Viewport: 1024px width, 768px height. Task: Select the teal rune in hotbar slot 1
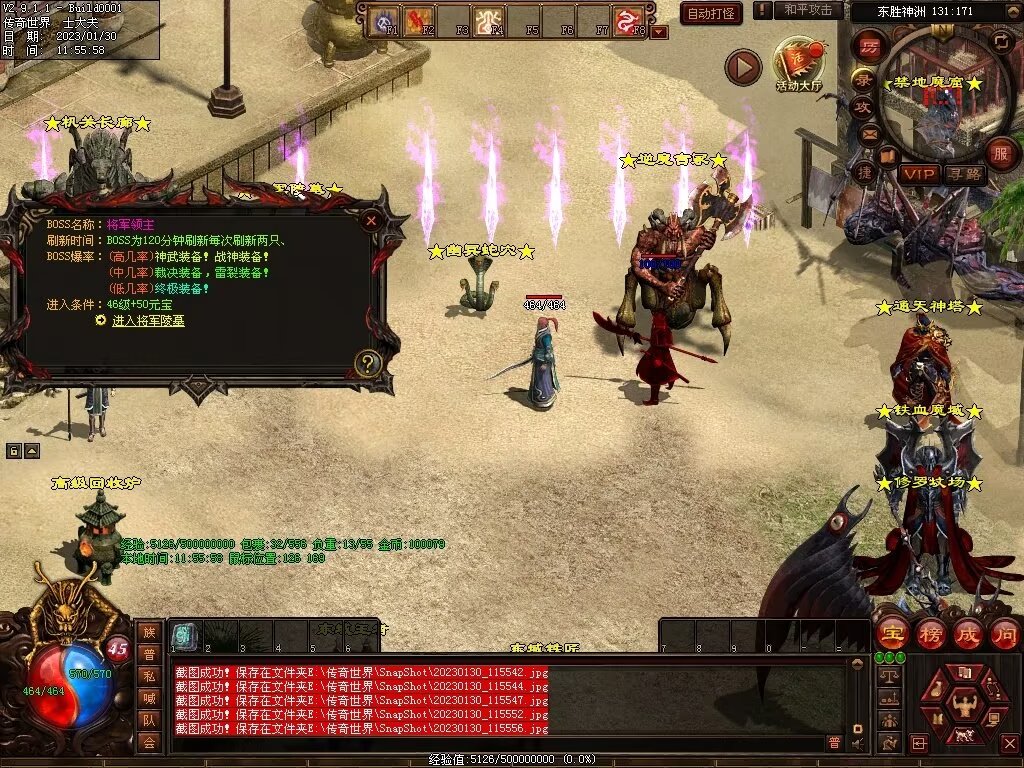(x=183, y=634)
